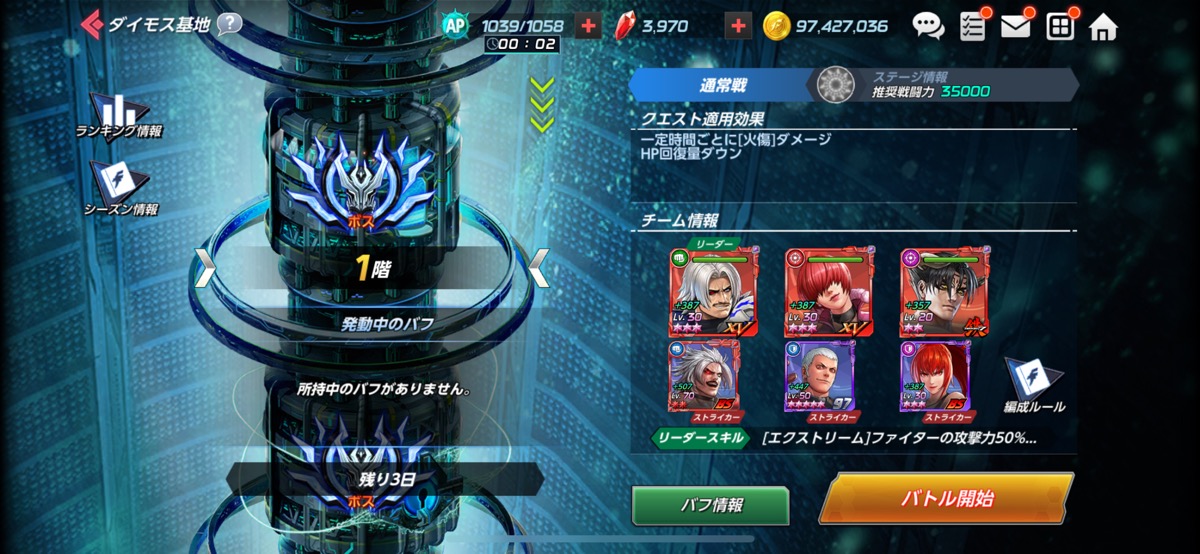This screenshot has width=1200, height=554.
Task: Start the battle with バトル開始
Action: click(946, 499)
